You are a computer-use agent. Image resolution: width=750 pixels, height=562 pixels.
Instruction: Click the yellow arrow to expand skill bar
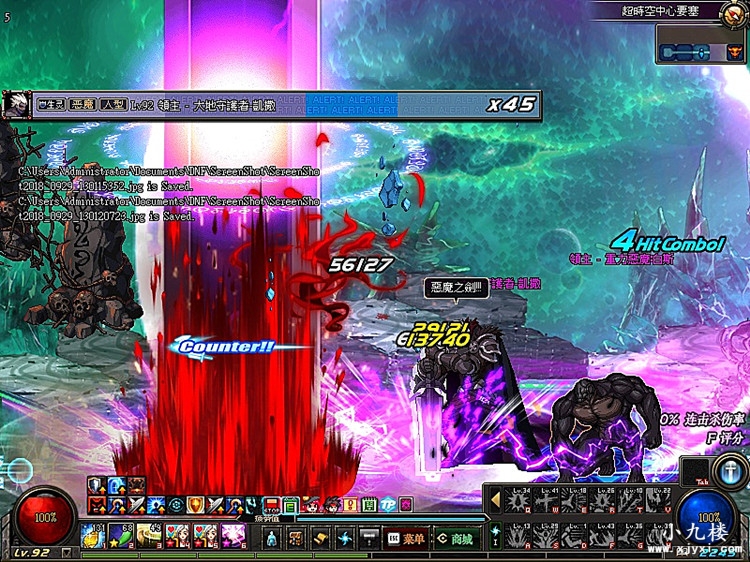[494, 501]
